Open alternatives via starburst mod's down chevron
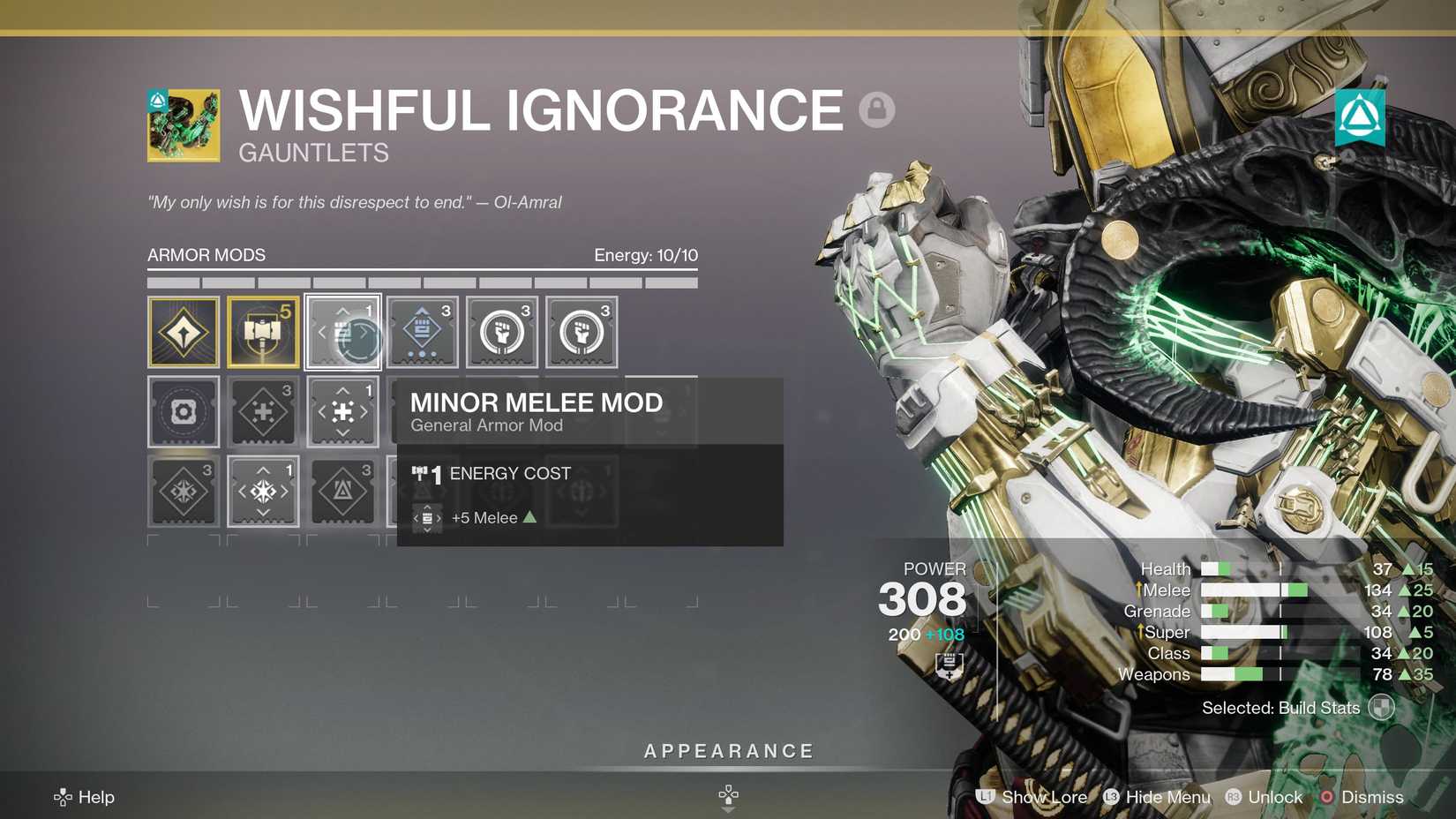 (x=262, y=513)
